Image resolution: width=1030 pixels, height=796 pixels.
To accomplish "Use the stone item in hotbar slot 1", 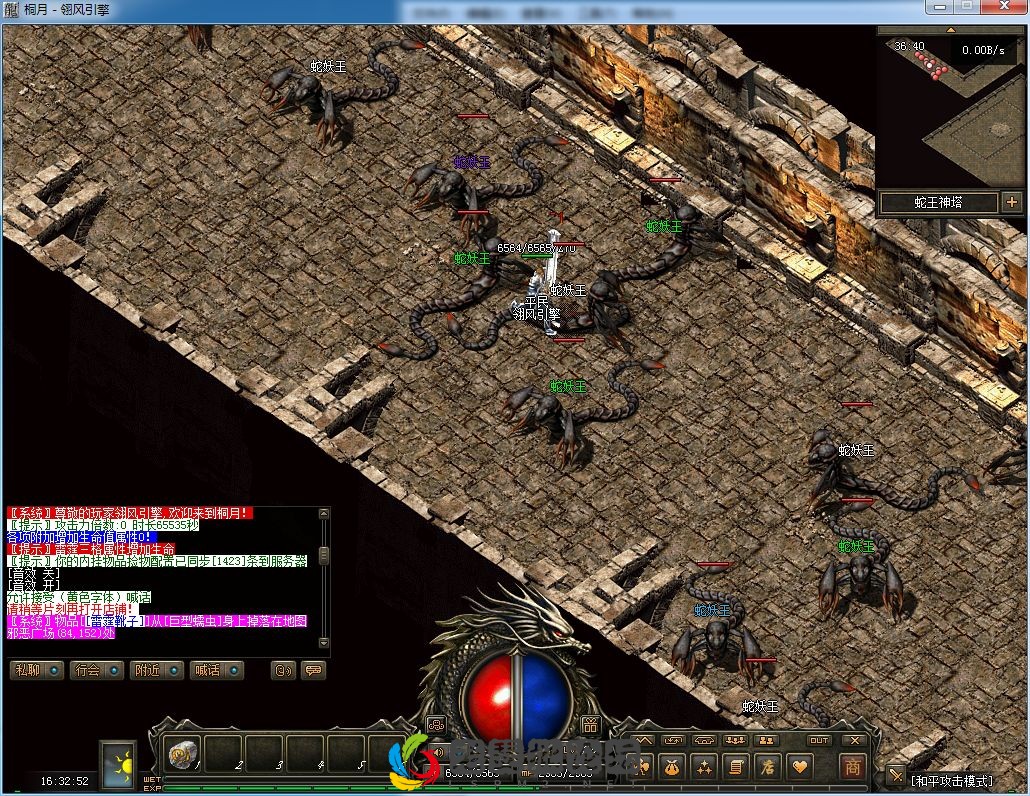I will pyautogui.click(x=183, y=753).
